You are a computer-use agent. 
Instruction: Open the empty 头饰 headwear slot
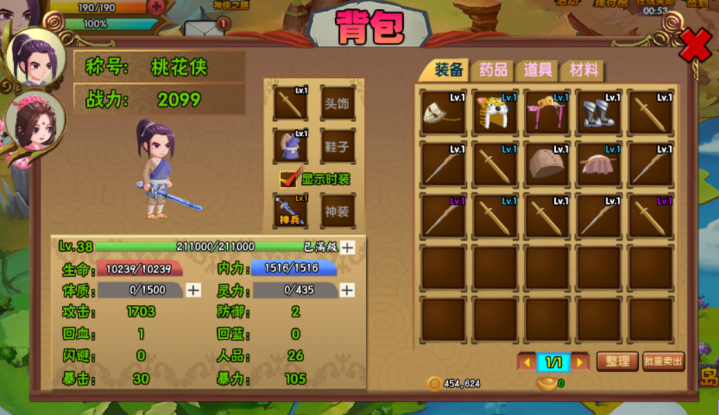click(x=337, y=102)
